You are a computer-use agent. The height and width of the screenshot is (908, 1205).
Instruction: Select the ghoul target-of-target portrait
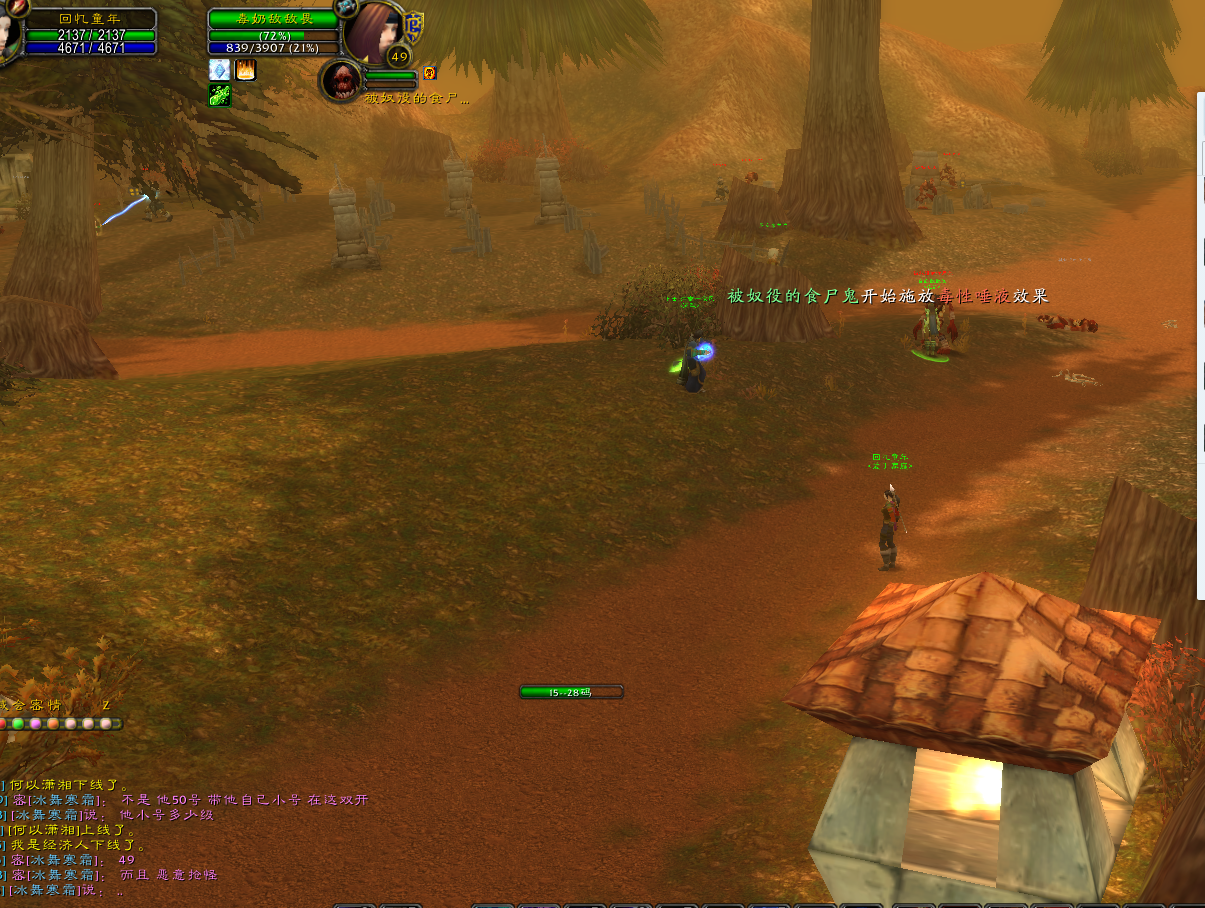pyautogui.click(x=341, y=80)
